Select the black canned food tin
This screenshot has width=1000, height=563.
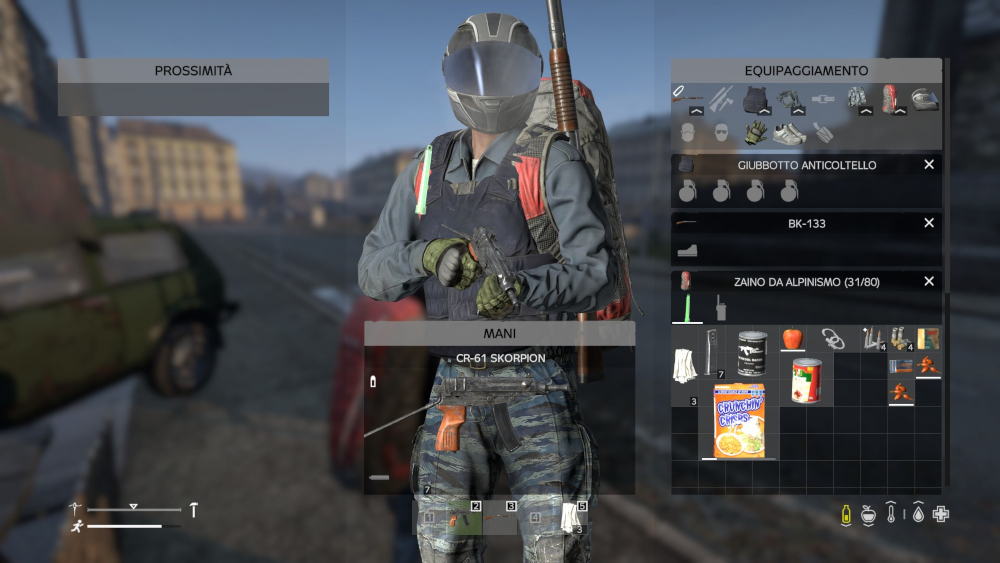tap(752, 353)
